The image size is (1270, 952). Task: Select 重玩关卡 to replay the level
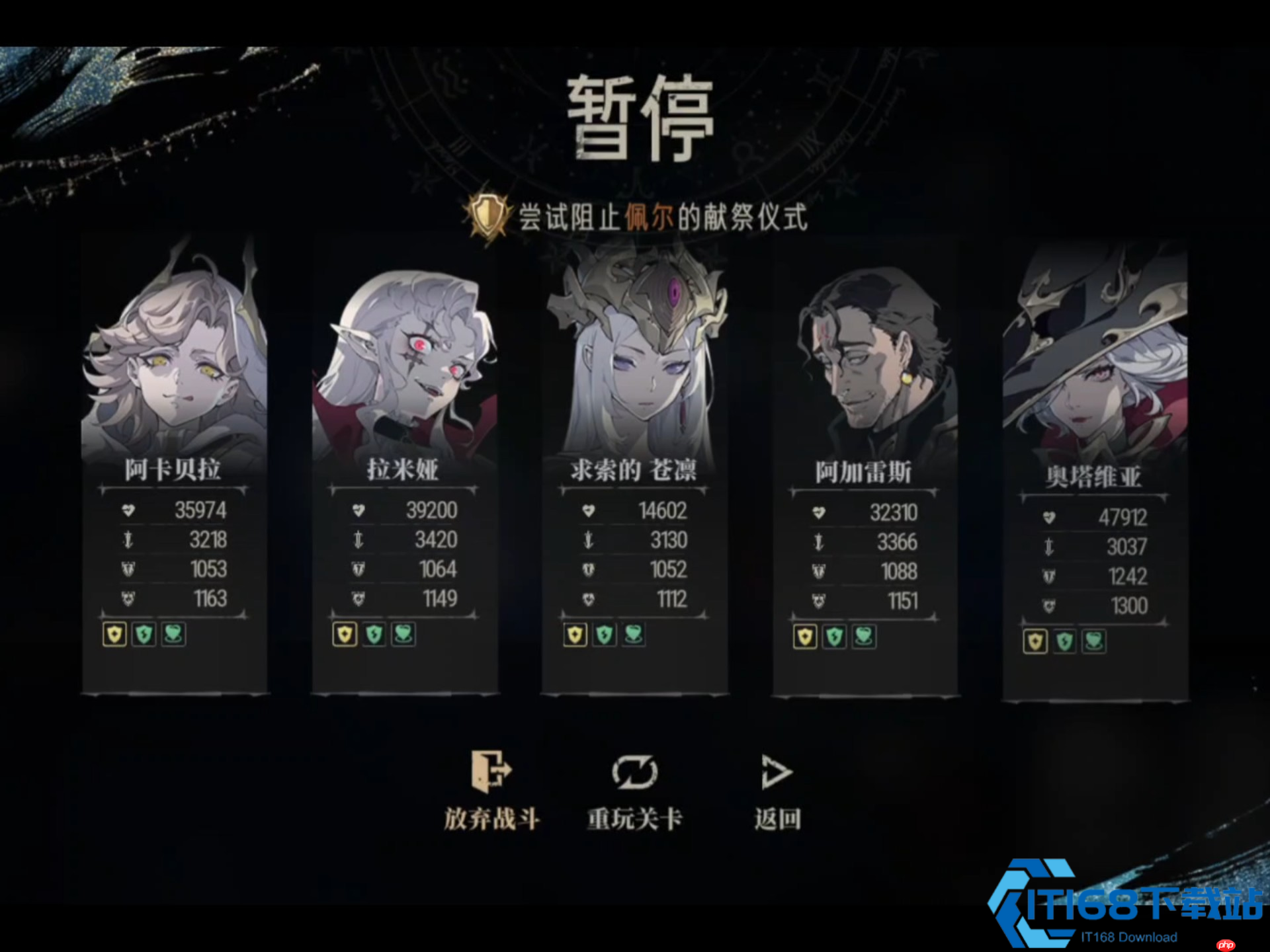coord(635,816)
